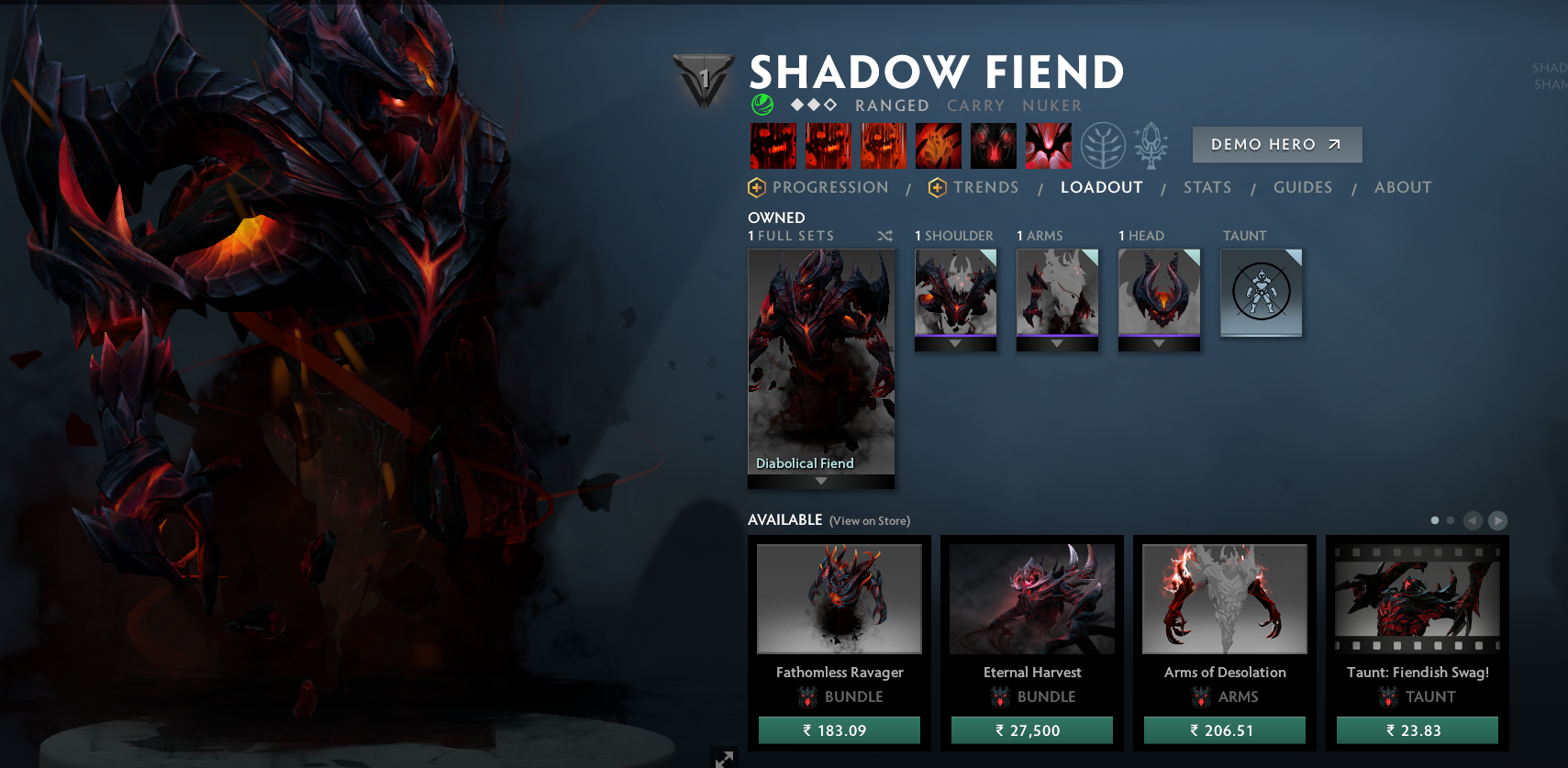
Task: Select the first Shadowraze ability icon
Action: coord(773,145)
